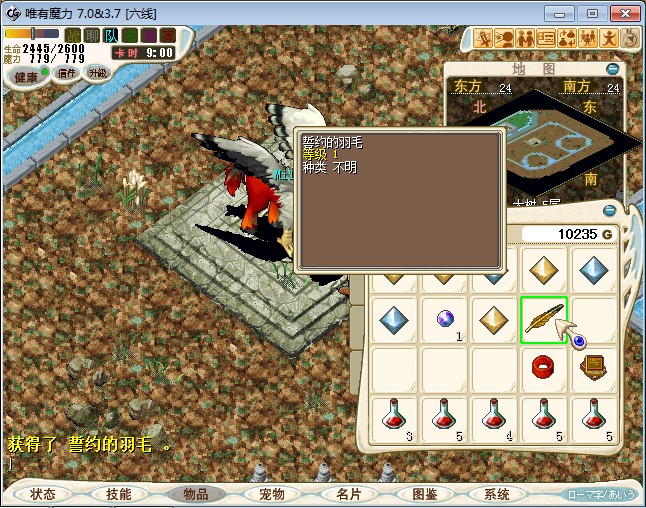Click the 健康 health button
Viewport: 646px width, 508px height.
click(27, 77)
